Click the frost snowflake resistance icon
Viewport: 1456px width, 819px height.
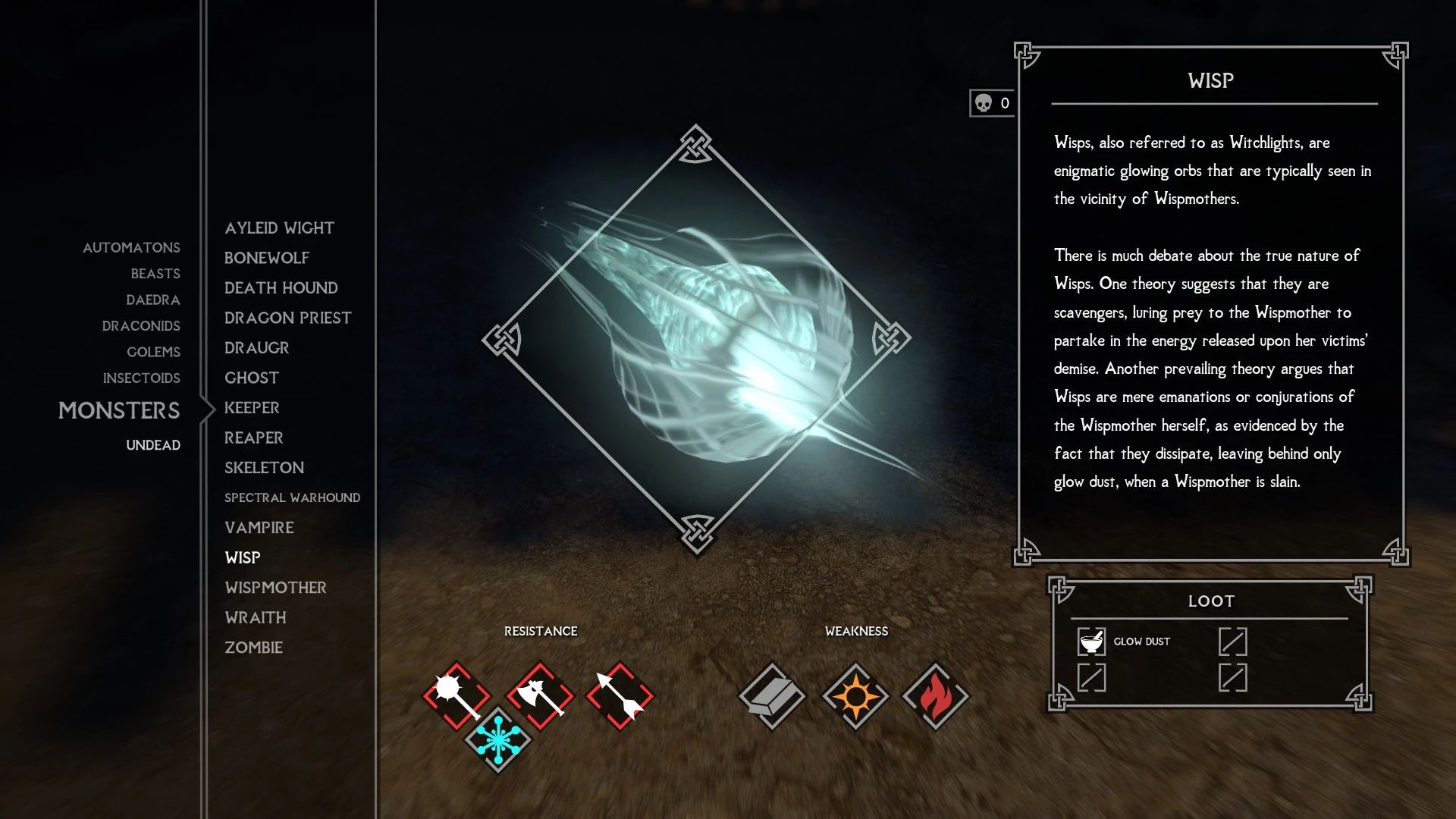click(500, 736)
